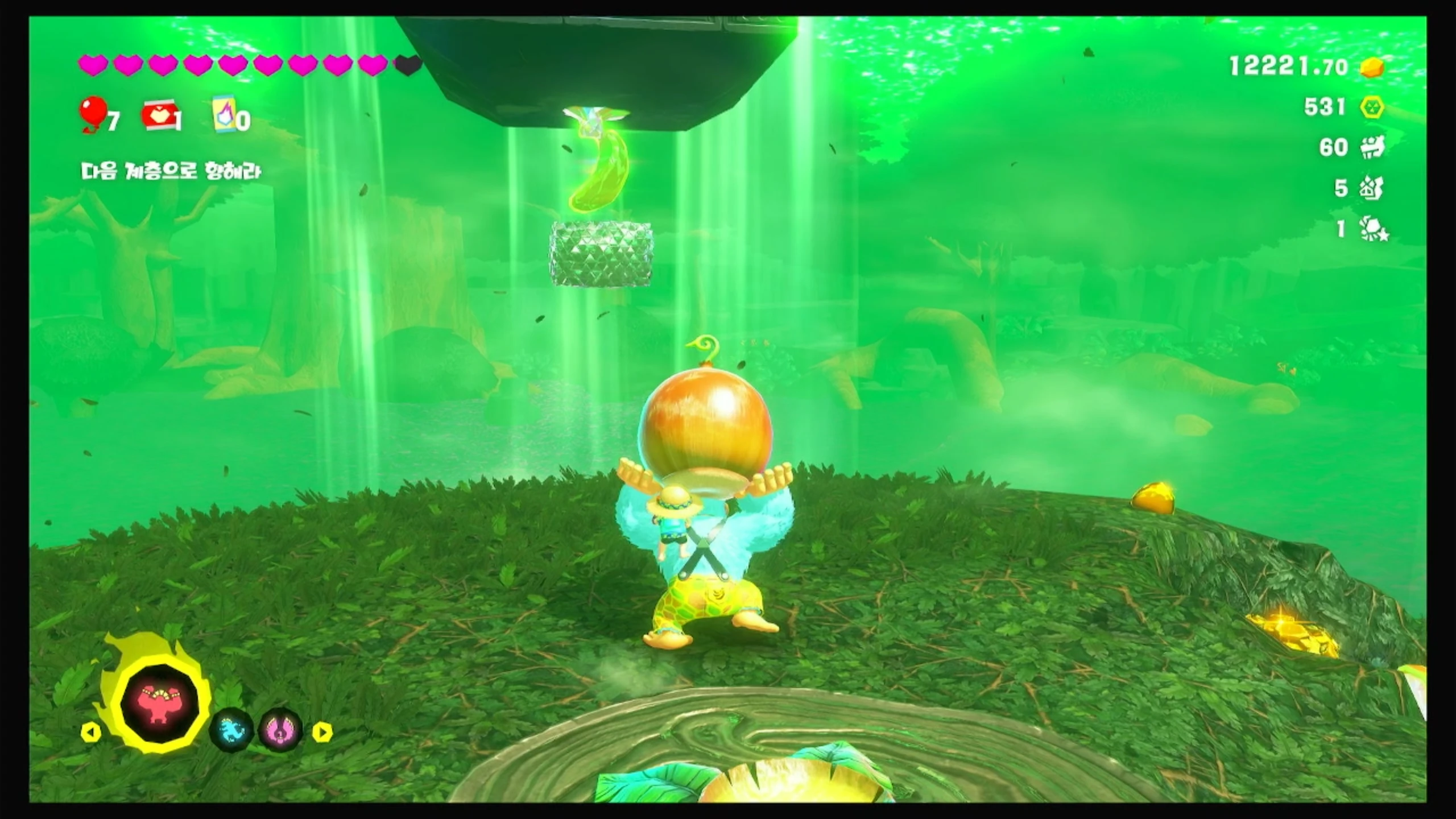1456x819 pixels.
Task: Click the Korean objective text tracker
Action: click(x=171, y=171)
